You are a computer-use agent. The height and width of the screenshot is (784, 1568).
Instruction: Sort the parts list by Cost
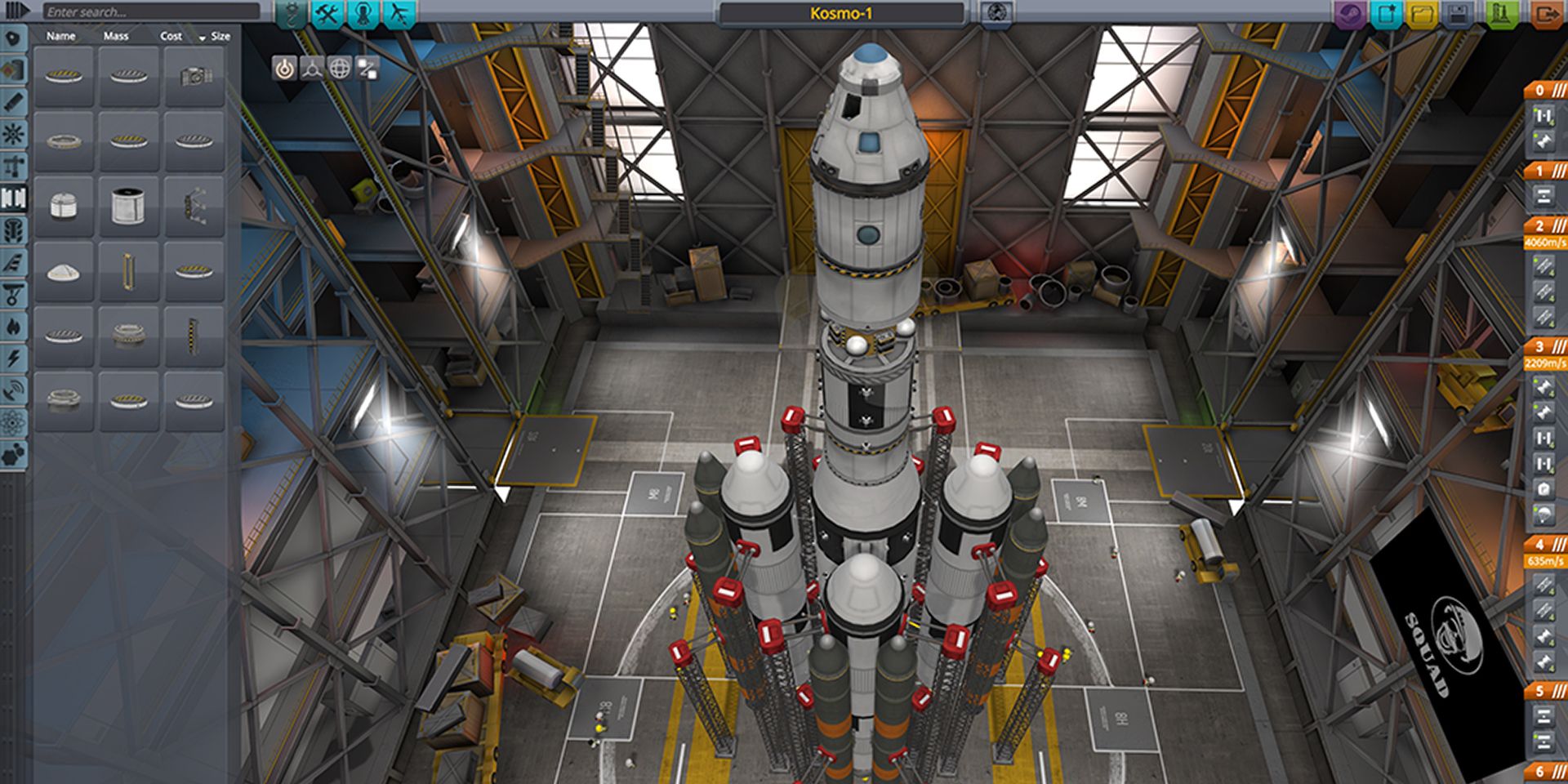click(x=171, y=36)
